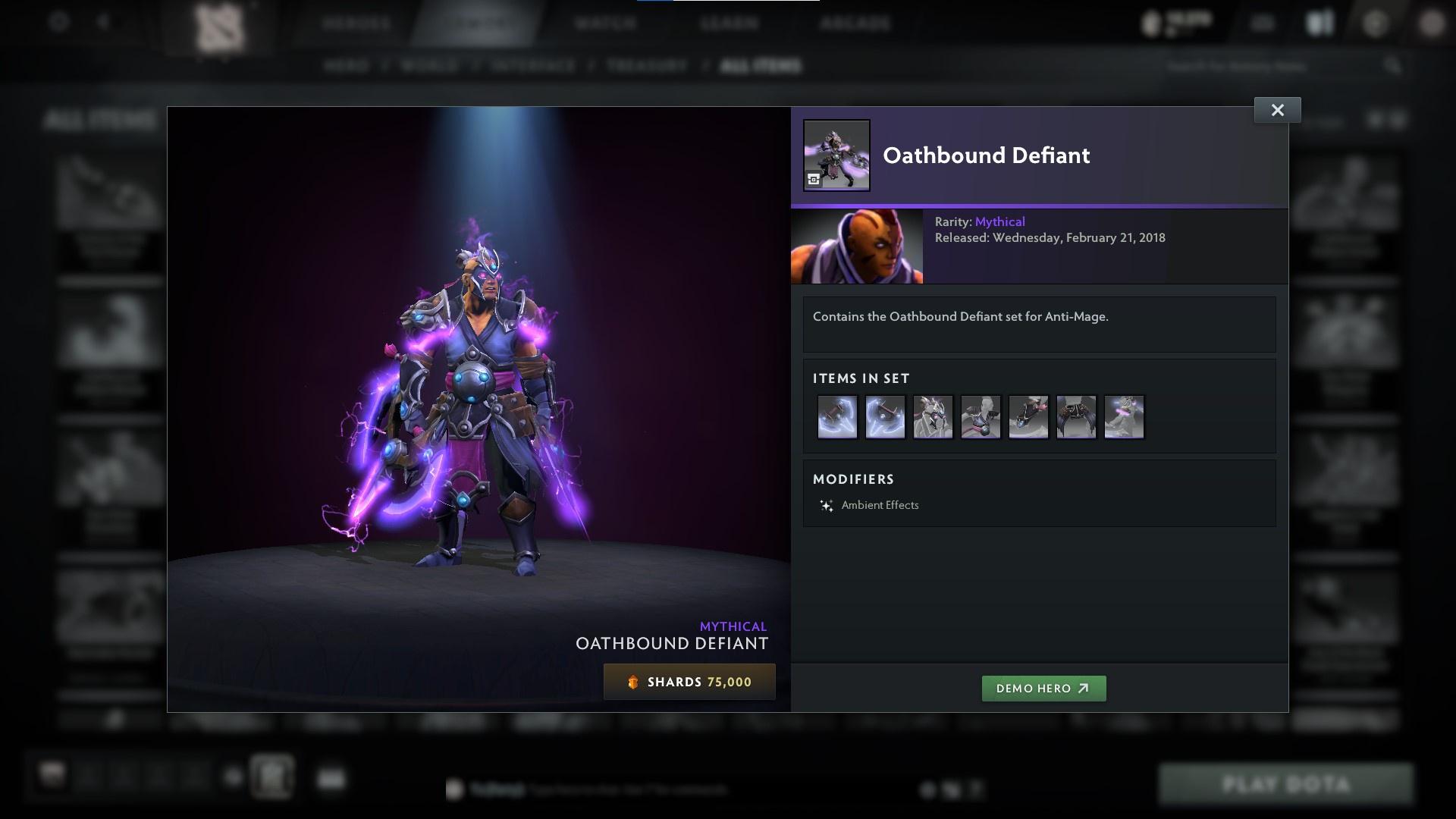Click the Anti-Mage hero portrait
This screenshot has width=1456, height=819.
point(857,246)
